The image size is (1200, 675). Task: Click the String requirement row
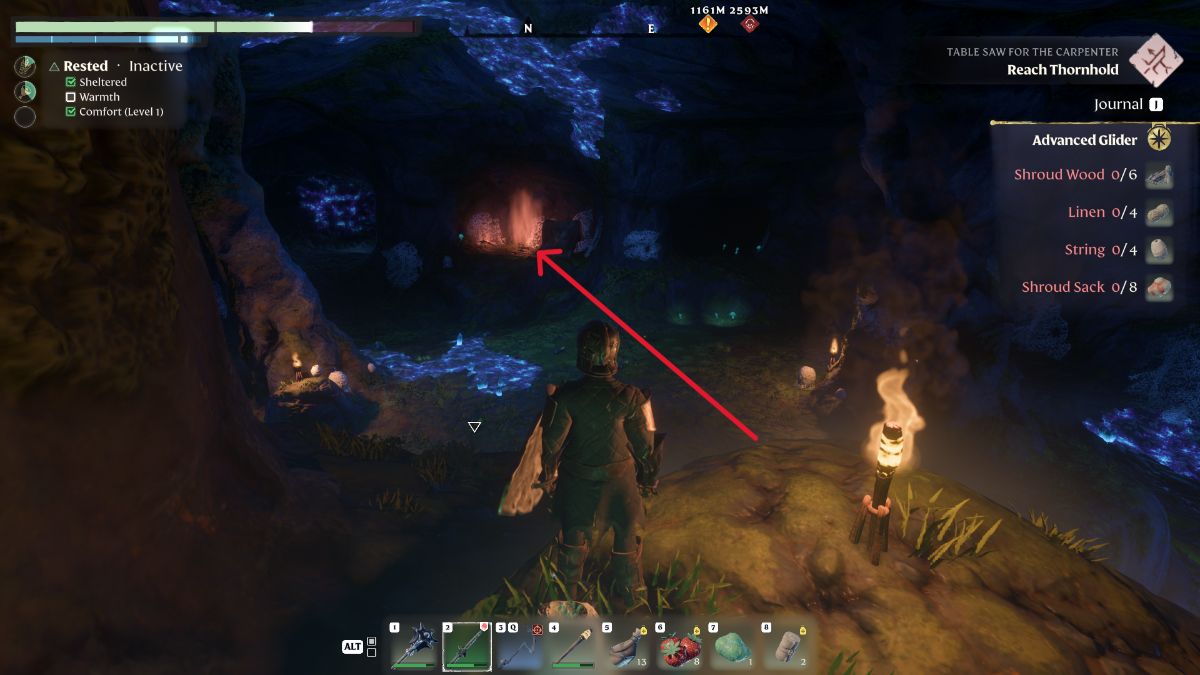[x=1085, y=250]
